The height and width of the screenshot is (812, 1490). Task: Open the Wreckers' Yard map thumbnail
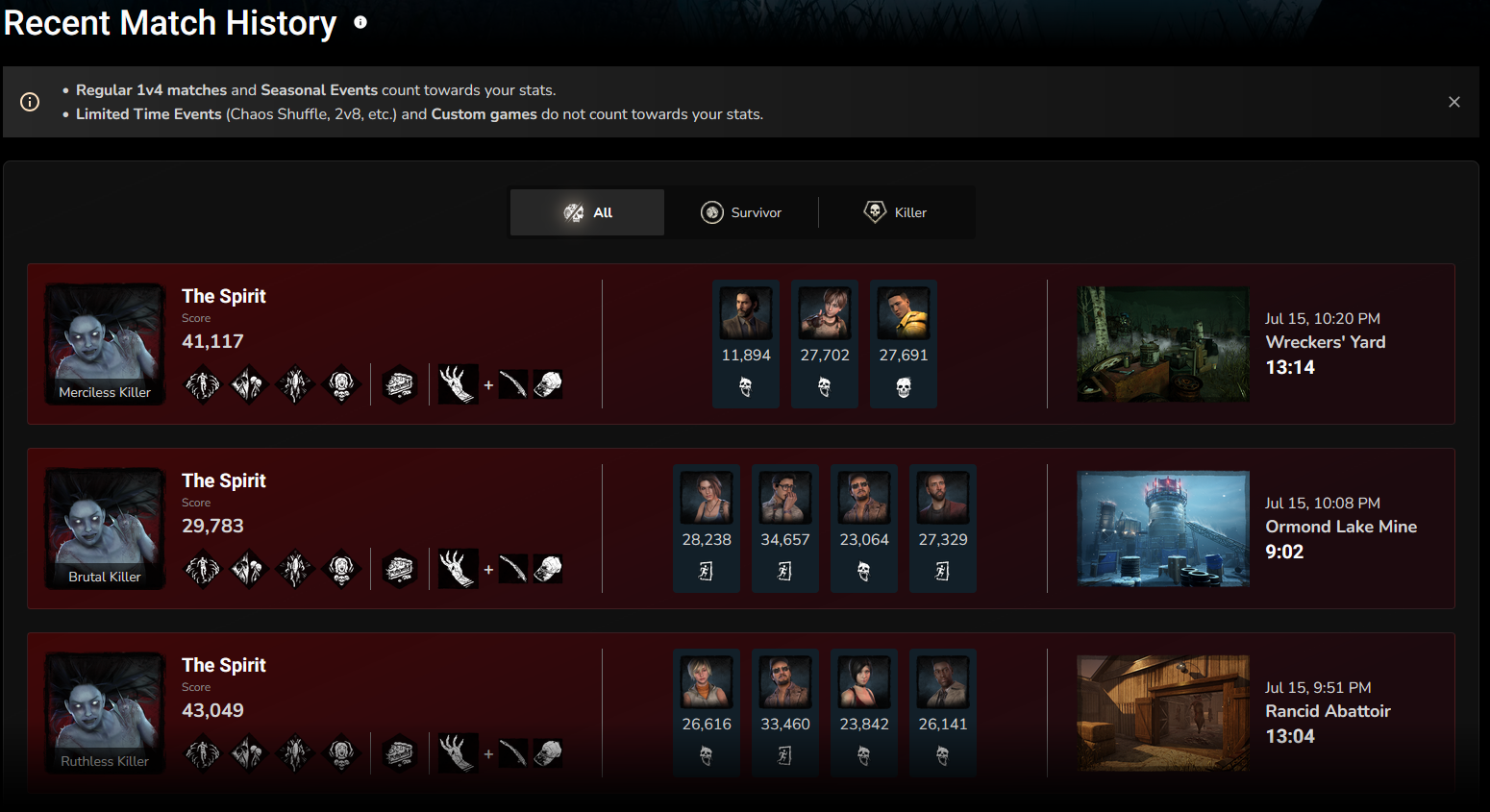tap(1163, 343)
